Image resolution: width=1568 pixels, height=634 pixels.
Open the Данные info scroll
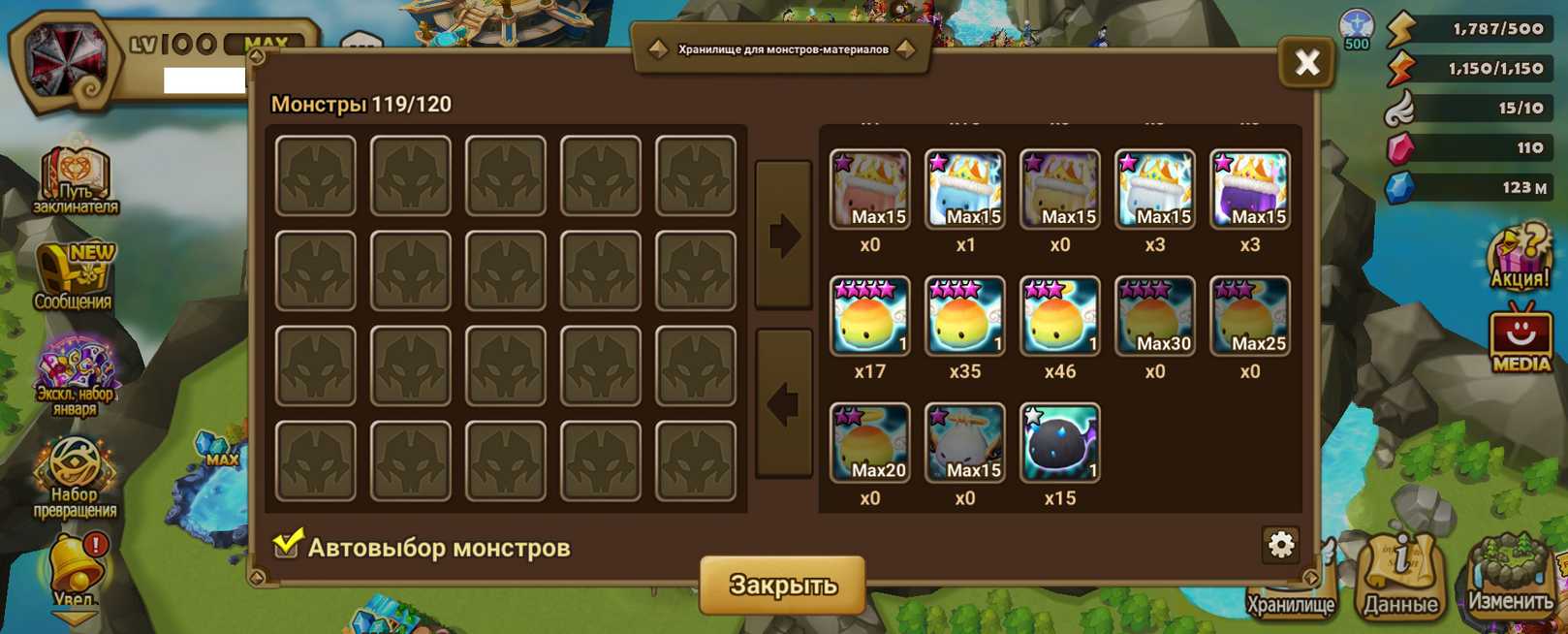1400,579
